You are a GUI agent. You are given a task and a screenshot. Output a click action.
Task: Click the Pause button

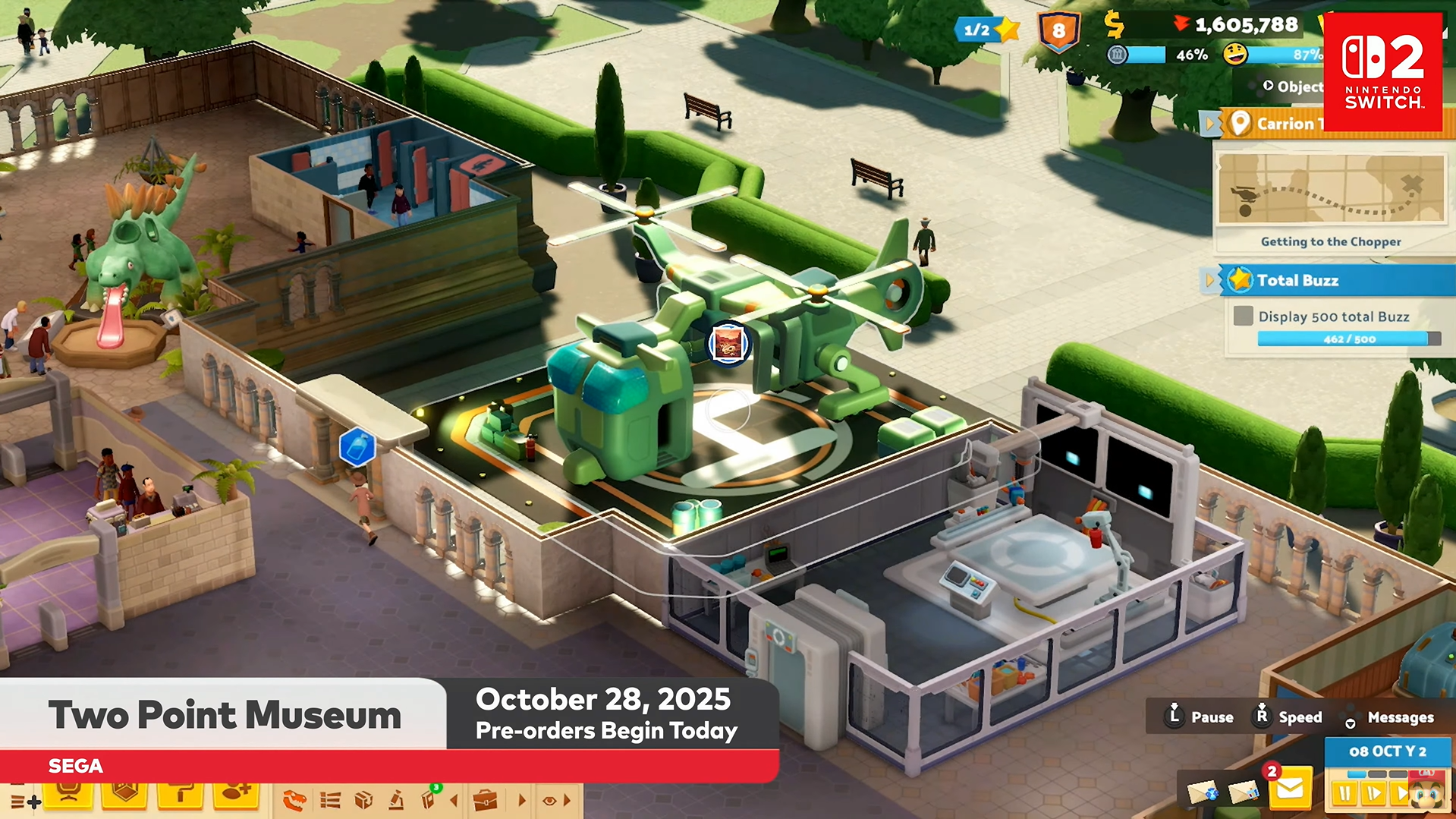tap(1212, 717)
